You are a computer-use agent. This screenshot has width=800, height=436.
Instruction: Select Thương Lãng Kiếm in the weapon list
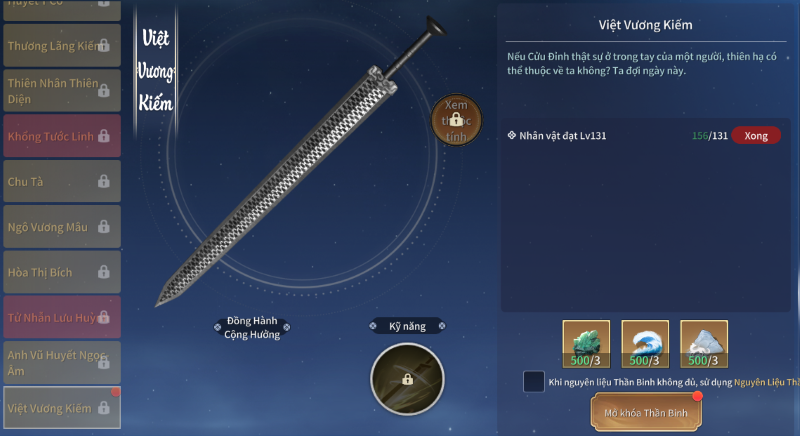(62, 46)
